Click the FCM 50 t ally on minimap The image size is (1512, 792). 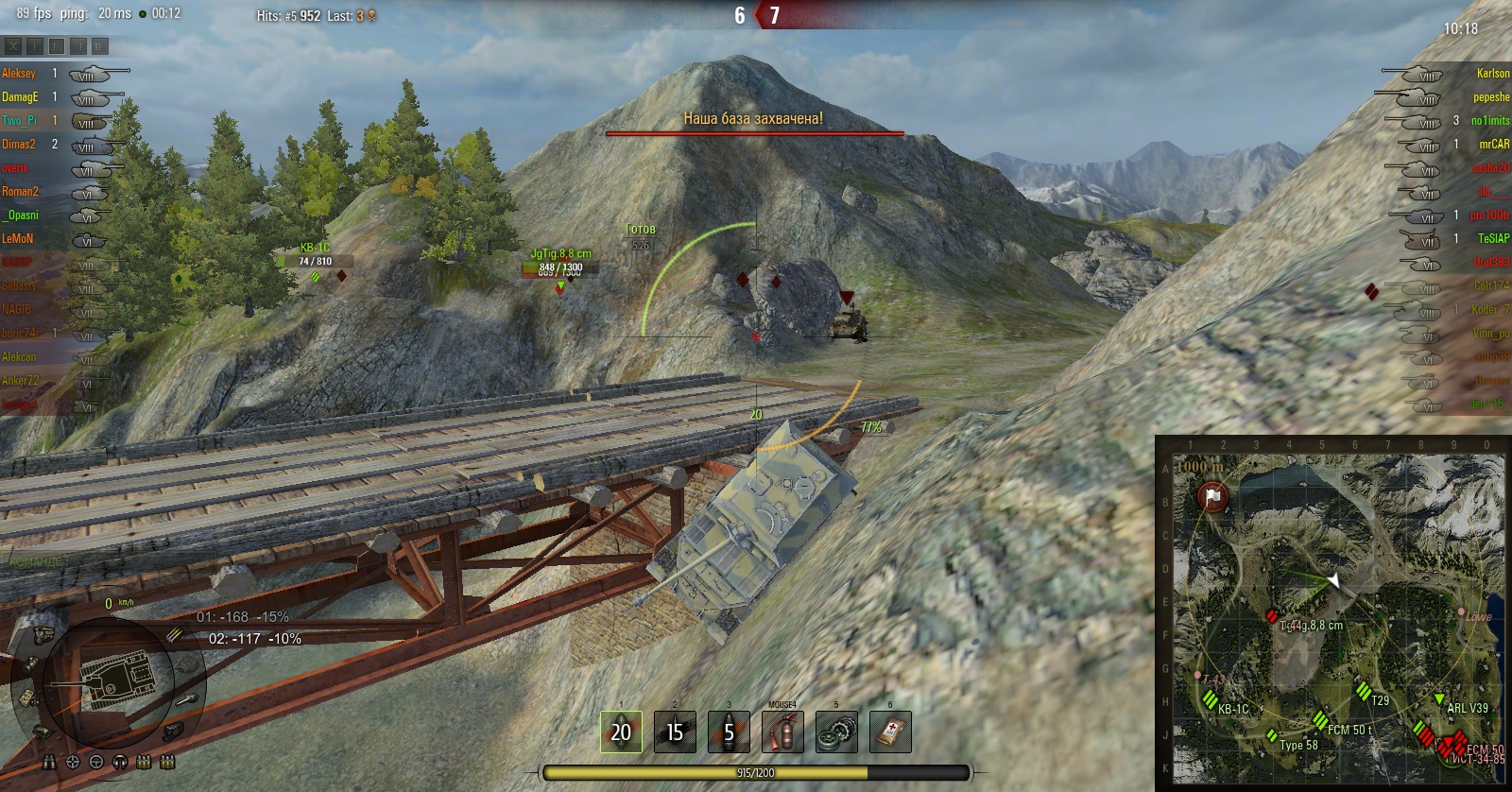[1320, 721]
